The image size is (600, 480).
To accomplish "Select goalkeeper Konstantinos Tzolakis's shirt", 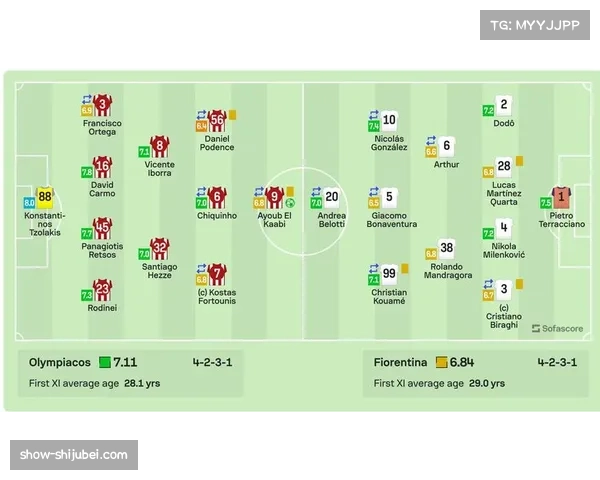I will tap(45, 198).
